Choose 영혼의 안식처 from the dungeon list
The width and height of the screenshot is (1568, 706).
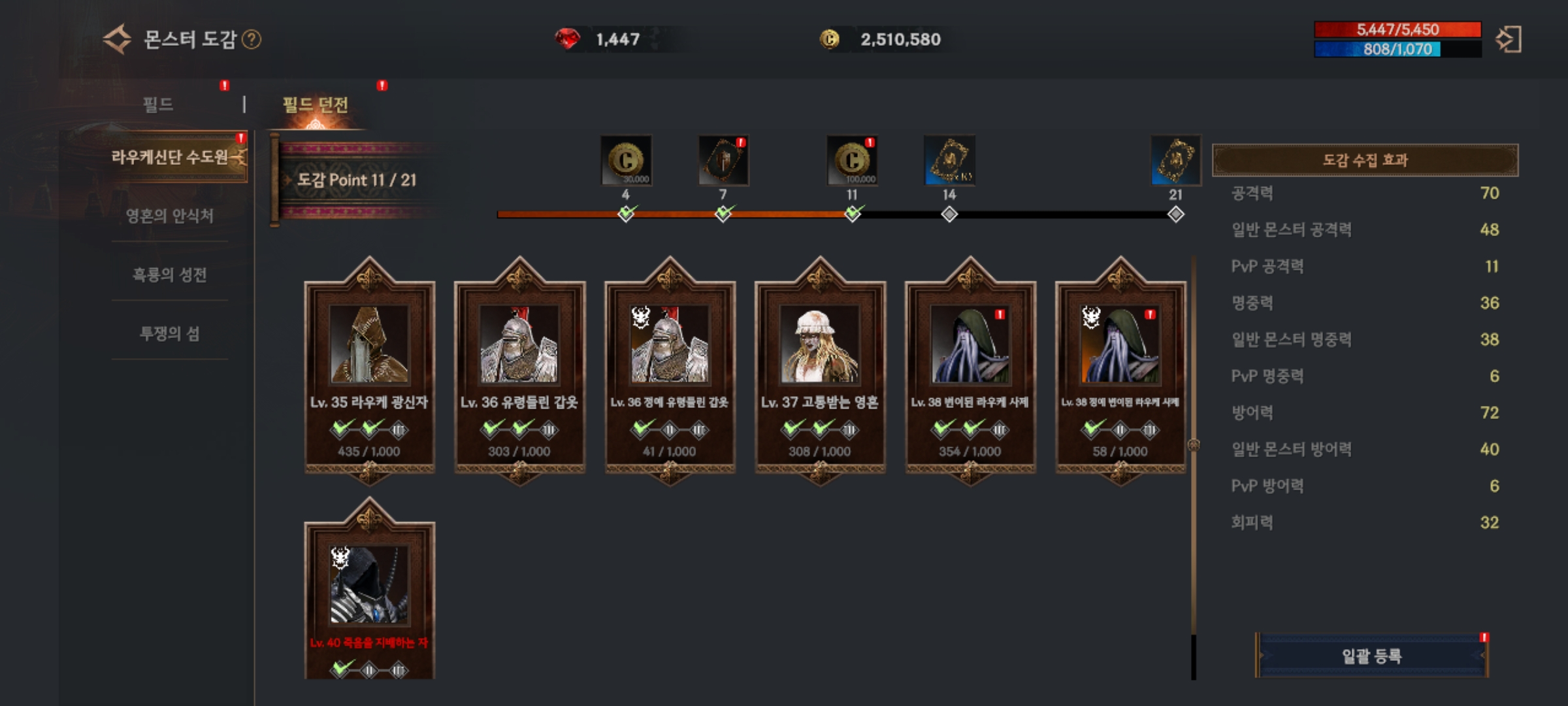coord(170,216)
